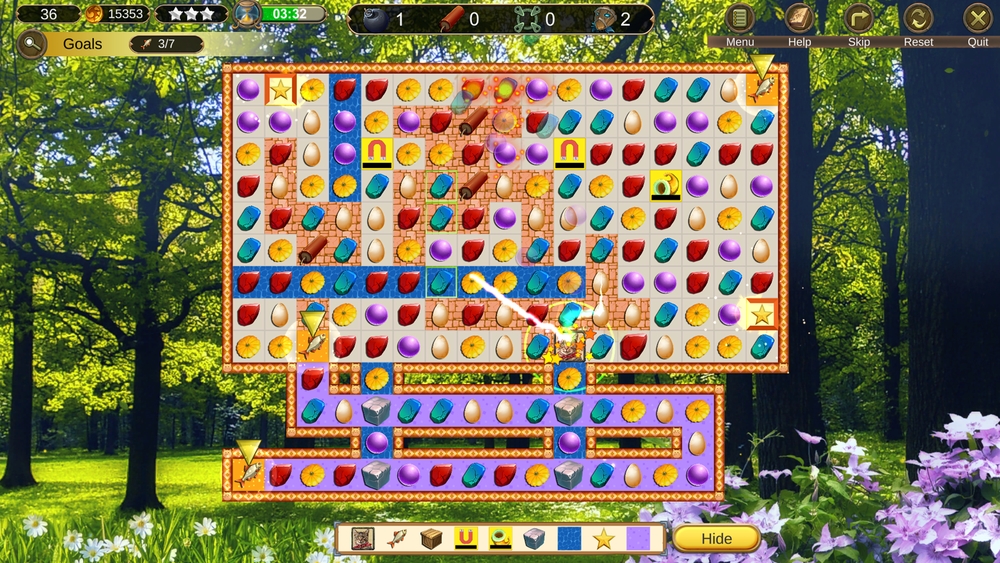The image size is (1000, 563).
Task: Select the dynamite stick power-up
Action: (x=453, y=19)
